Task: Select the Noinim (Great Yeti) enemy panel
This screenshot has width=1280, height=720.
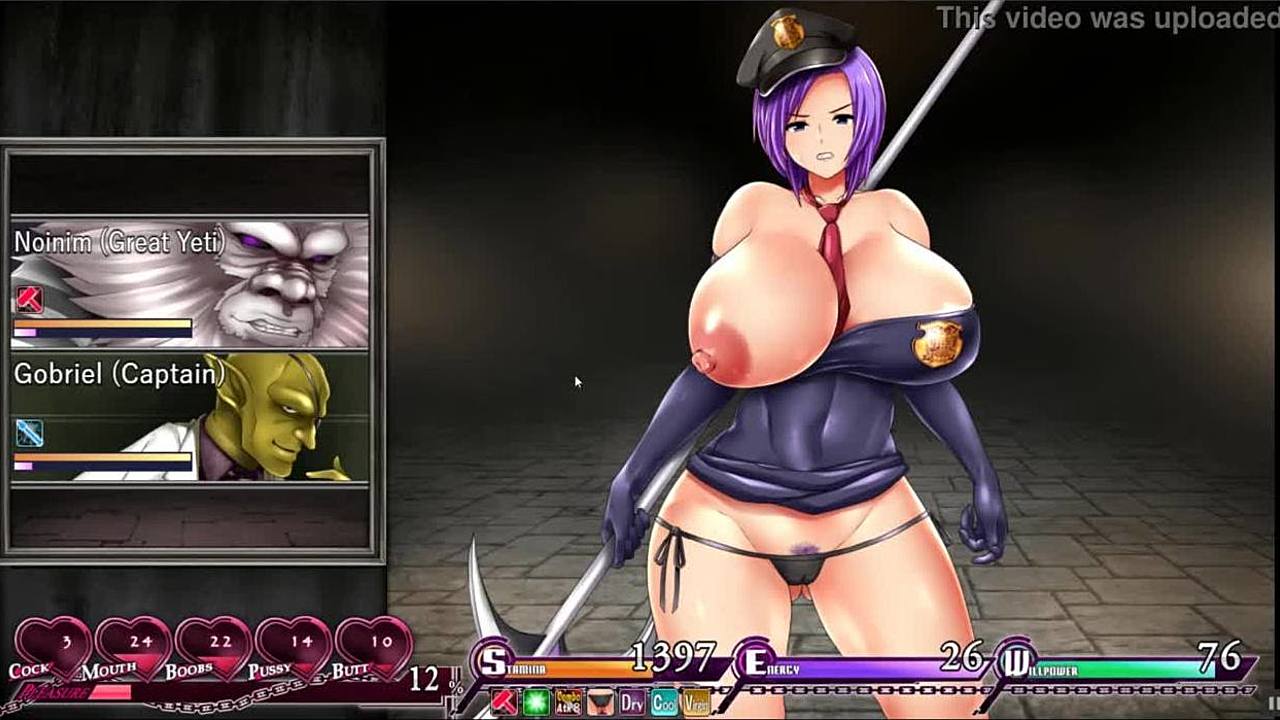Action: pos(190,283)
